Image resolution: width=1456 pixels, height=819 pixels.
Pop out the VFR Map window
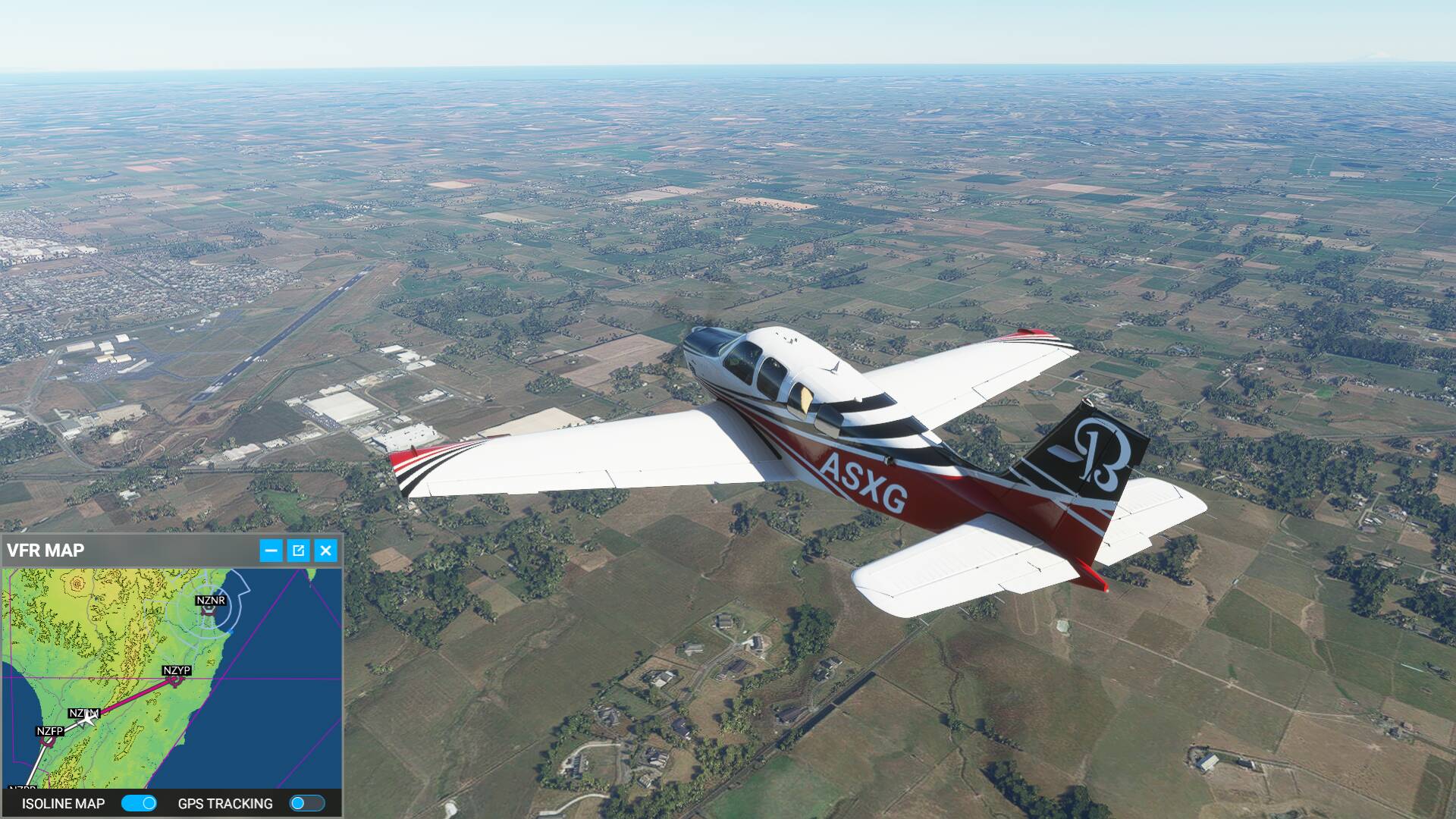[298, 551]
